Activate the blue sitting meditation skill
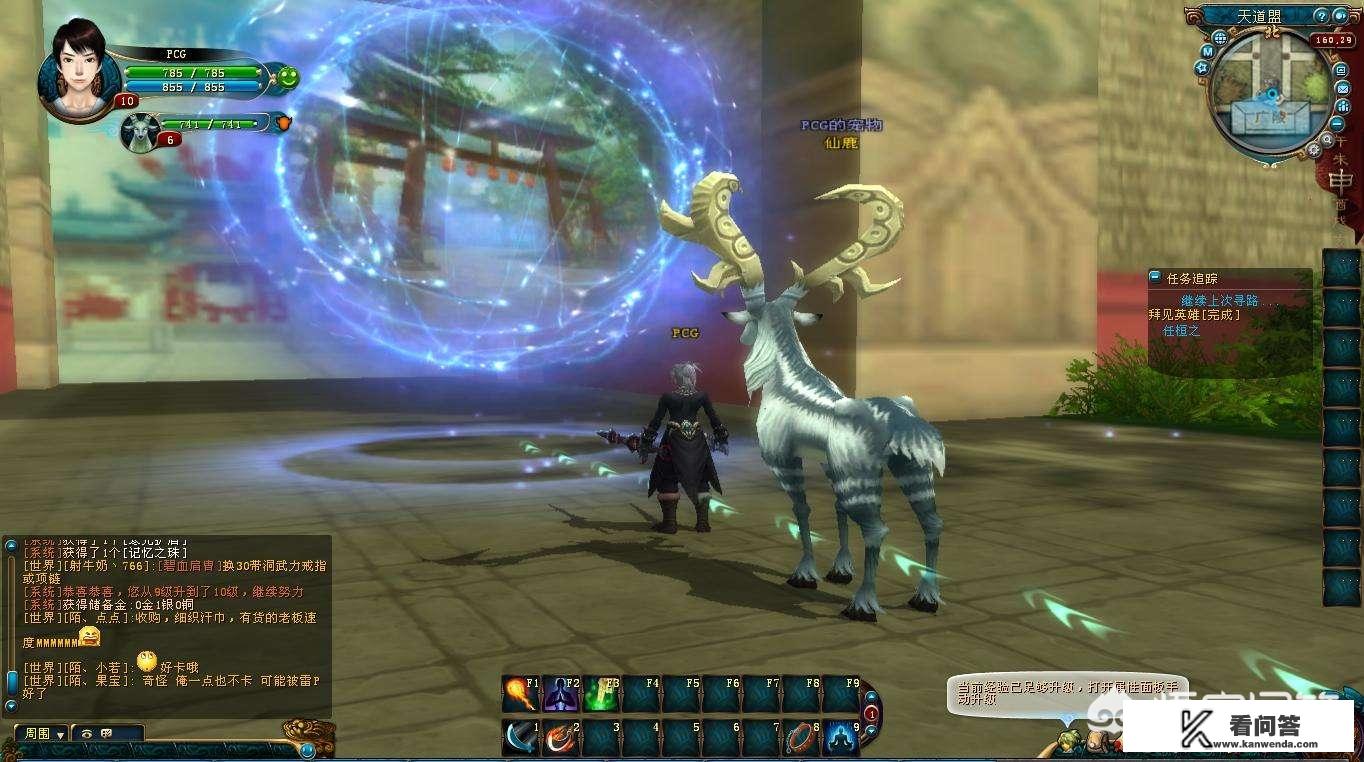 pos(841,738)
